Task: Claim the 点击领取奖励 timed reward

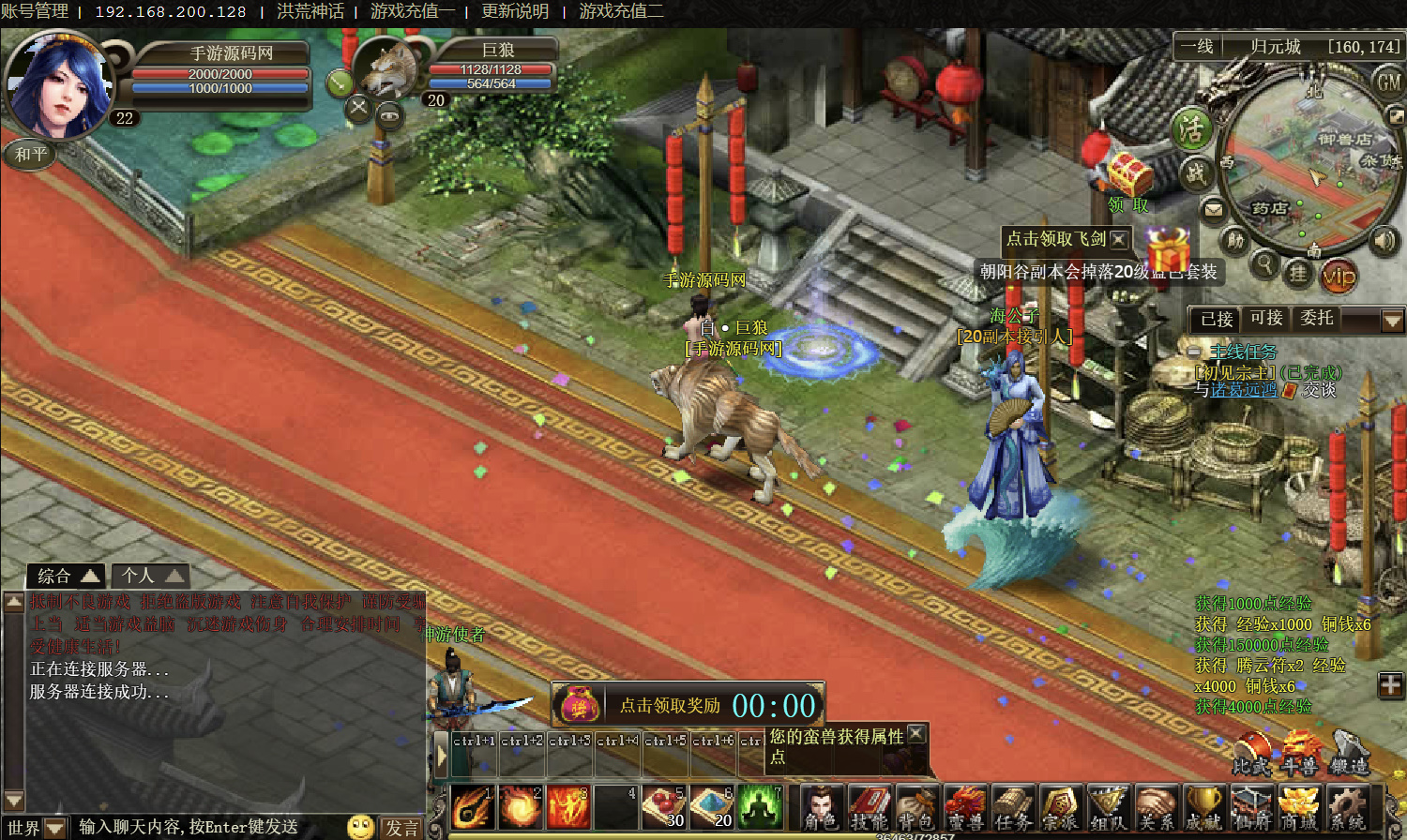Action: coord(670,706)
